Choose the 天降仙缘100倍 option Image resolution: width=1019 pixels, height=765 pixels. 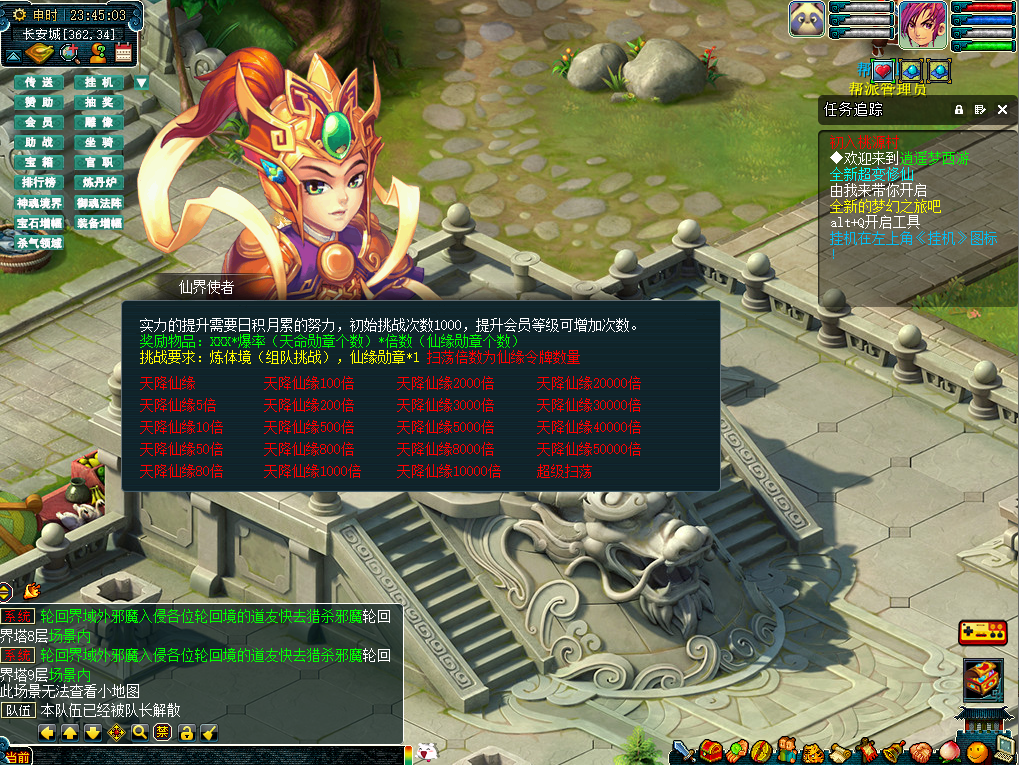coord(308,384)
